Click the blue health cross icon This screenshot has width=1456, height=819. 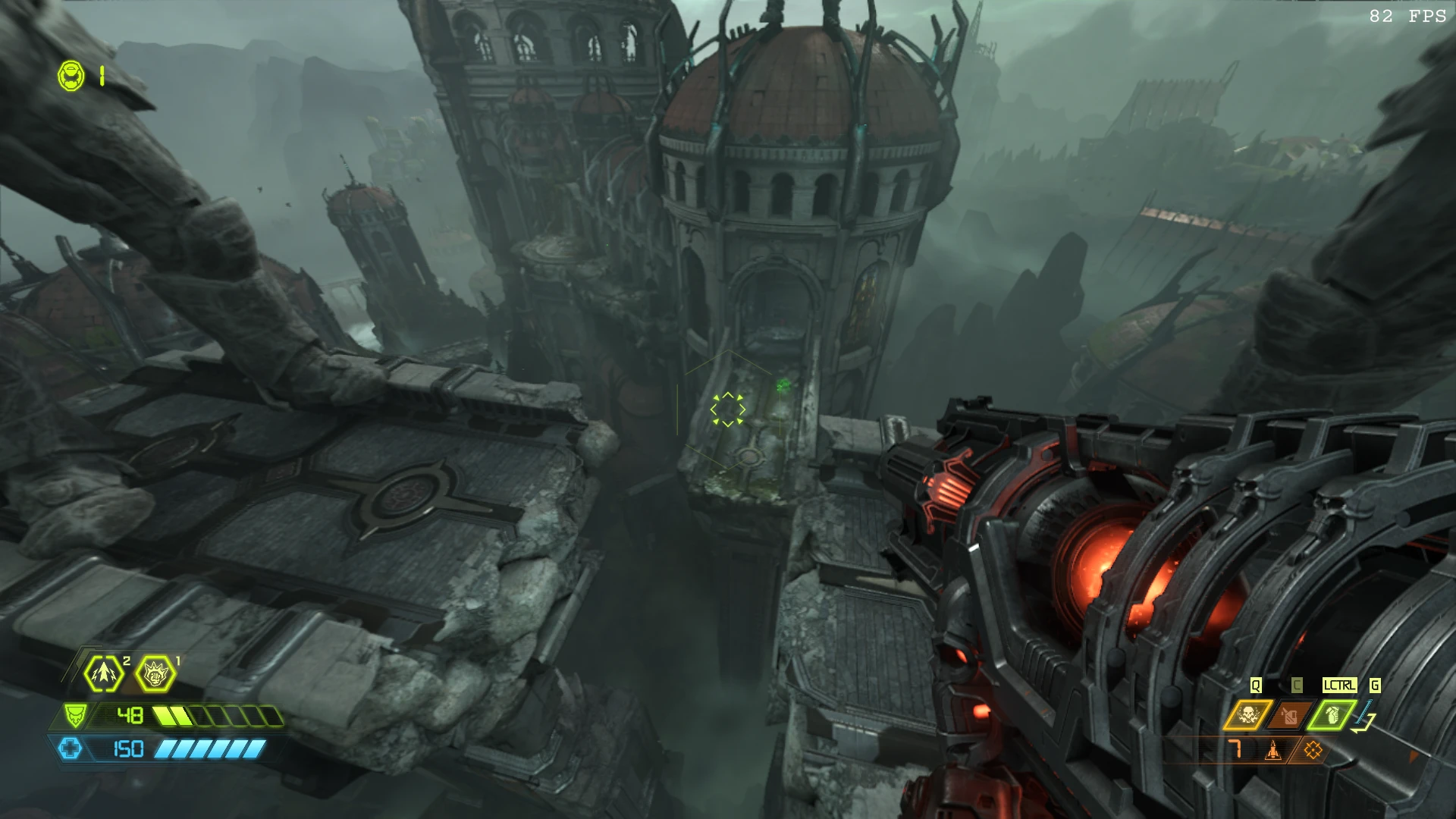click(71, 748)
